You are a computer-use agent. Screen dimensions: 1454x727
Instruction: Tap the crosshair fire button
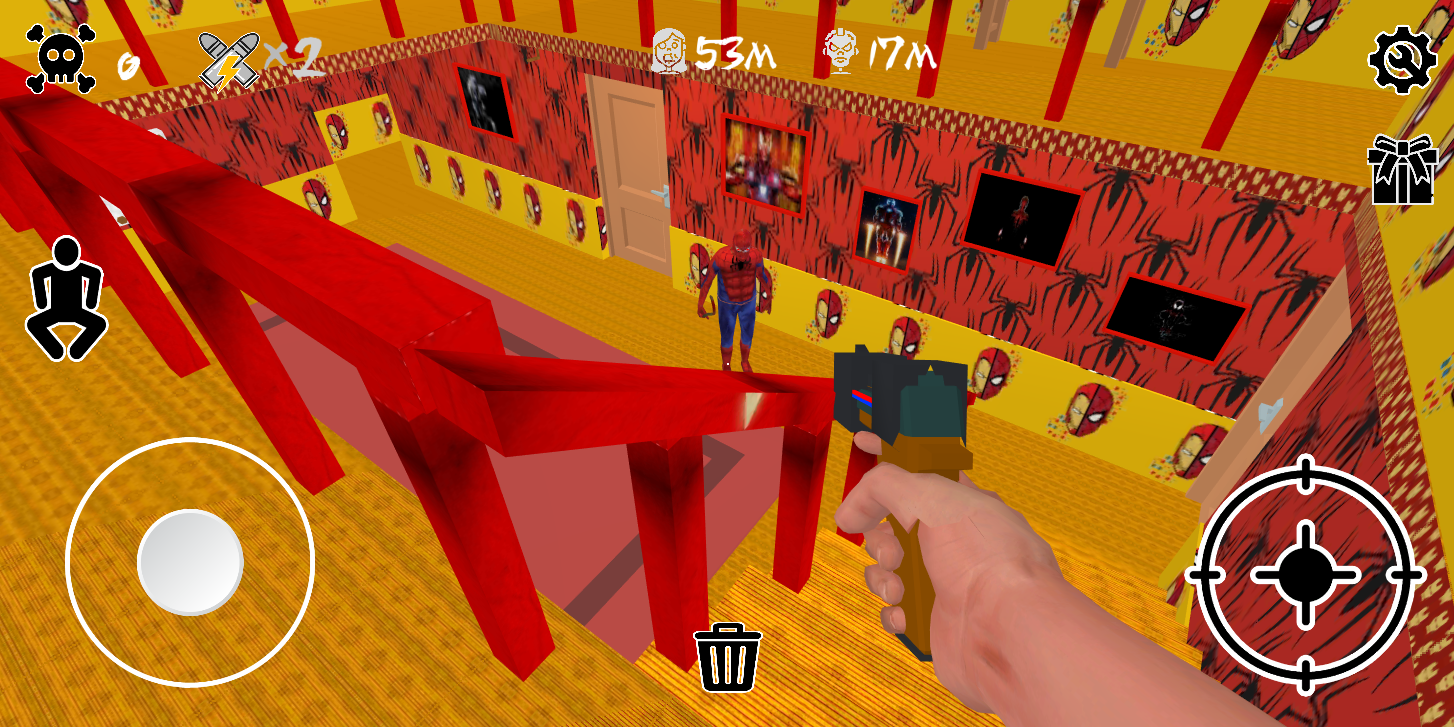(x=1305, y=574)
